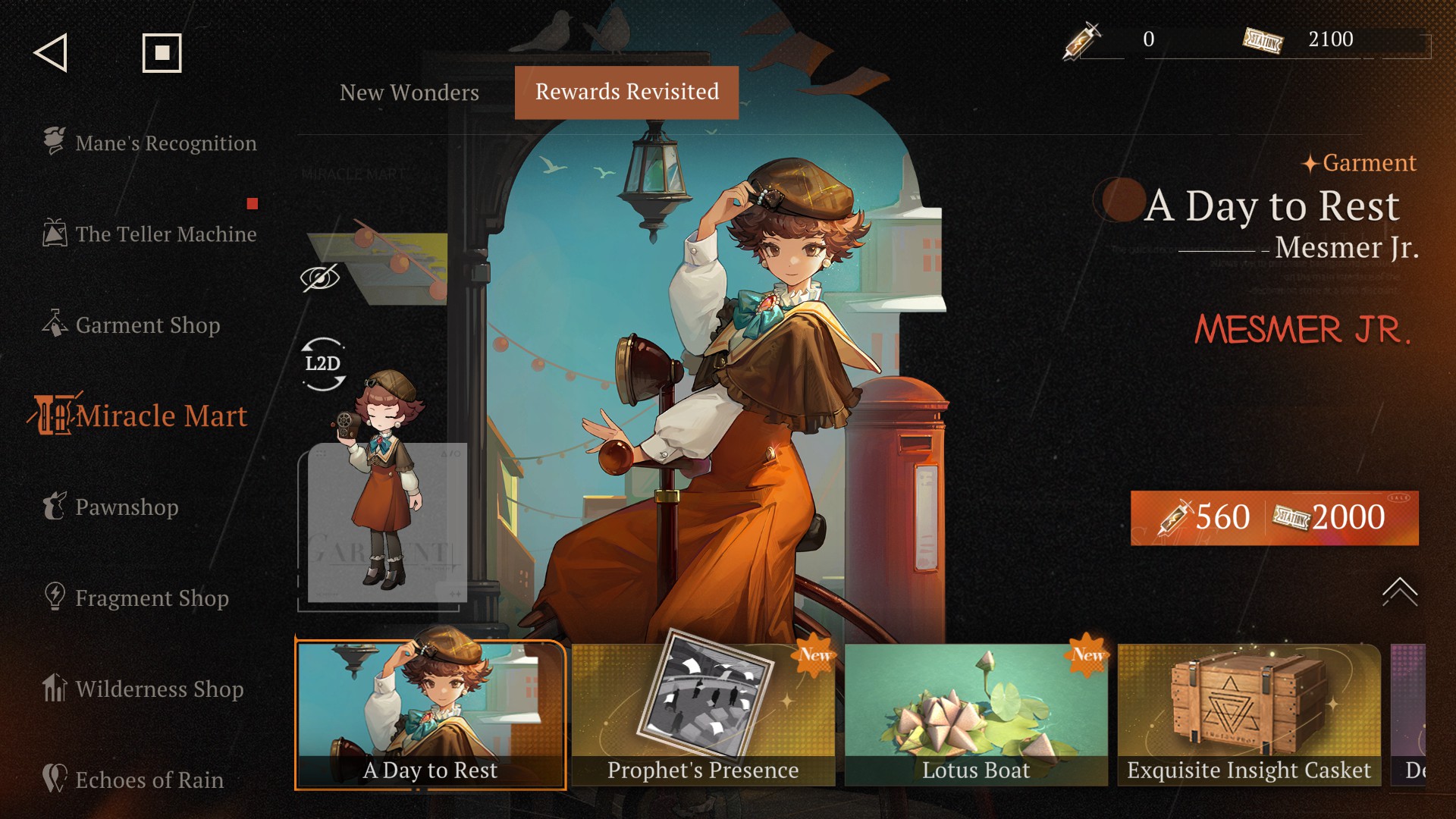The width and height of the screenshot is (1456, 819).
Task: Toggle the L2D animation view
Action: (x=323, y=364)
